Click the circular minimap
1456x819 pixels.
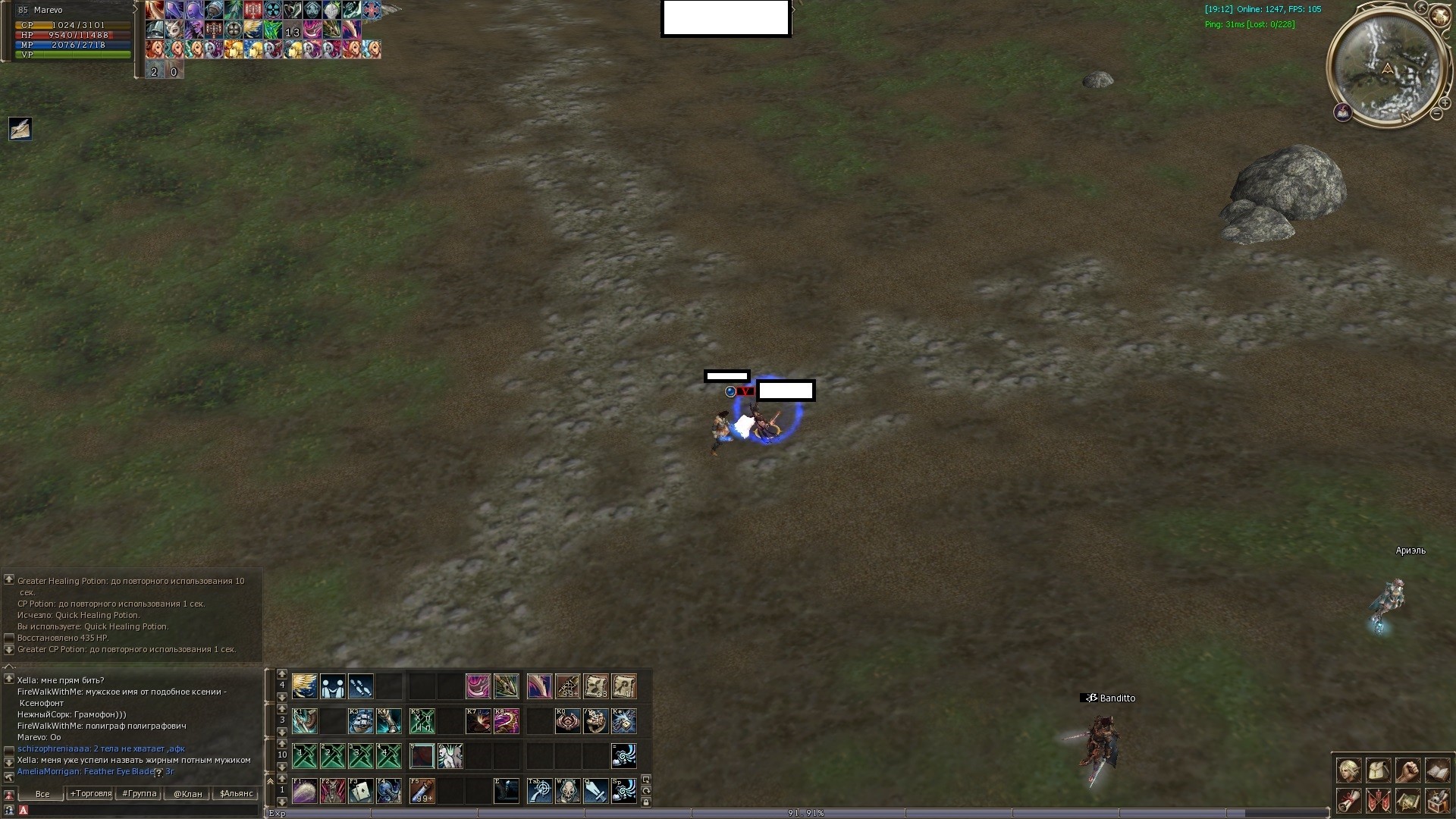coord(1387,67)
